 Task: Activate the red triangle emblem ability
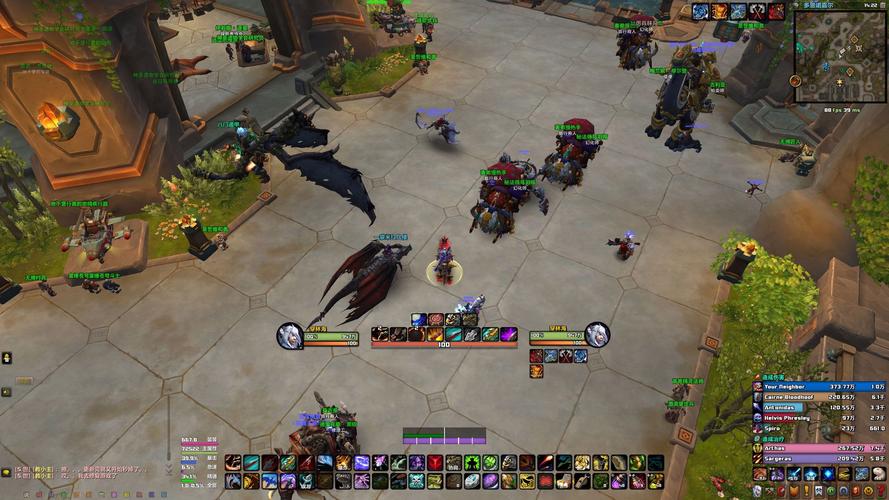tap(435, 463)
